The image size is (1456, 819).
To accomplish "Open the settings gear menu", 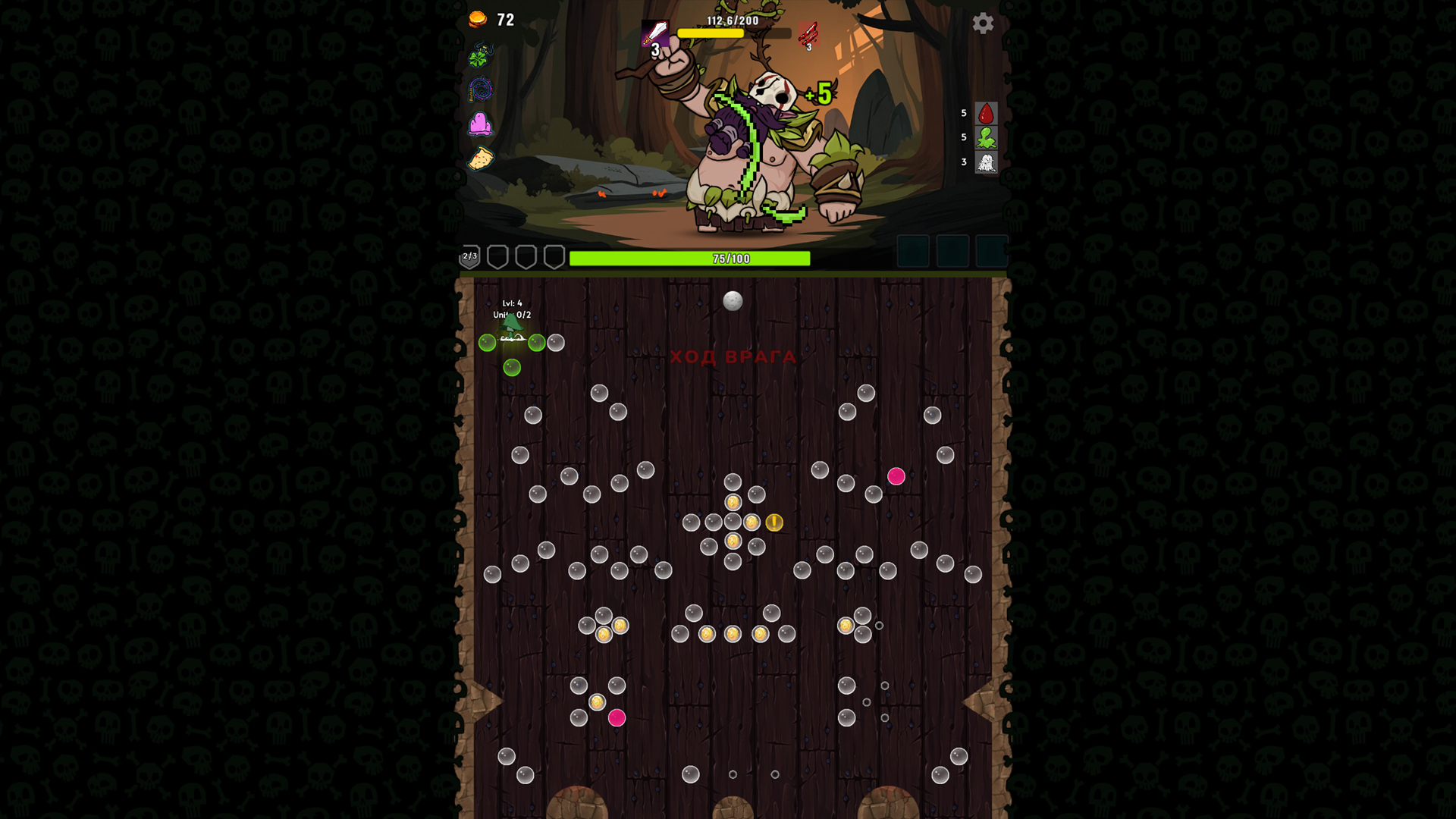I will 984,24.
